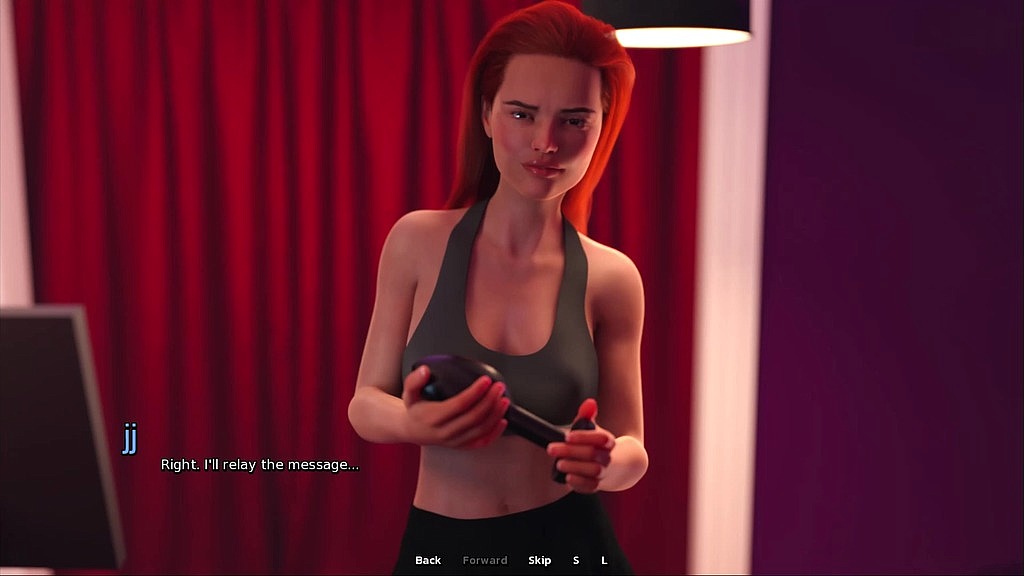
Task: Open the save screen with S
Action: (x=576, y=561)
